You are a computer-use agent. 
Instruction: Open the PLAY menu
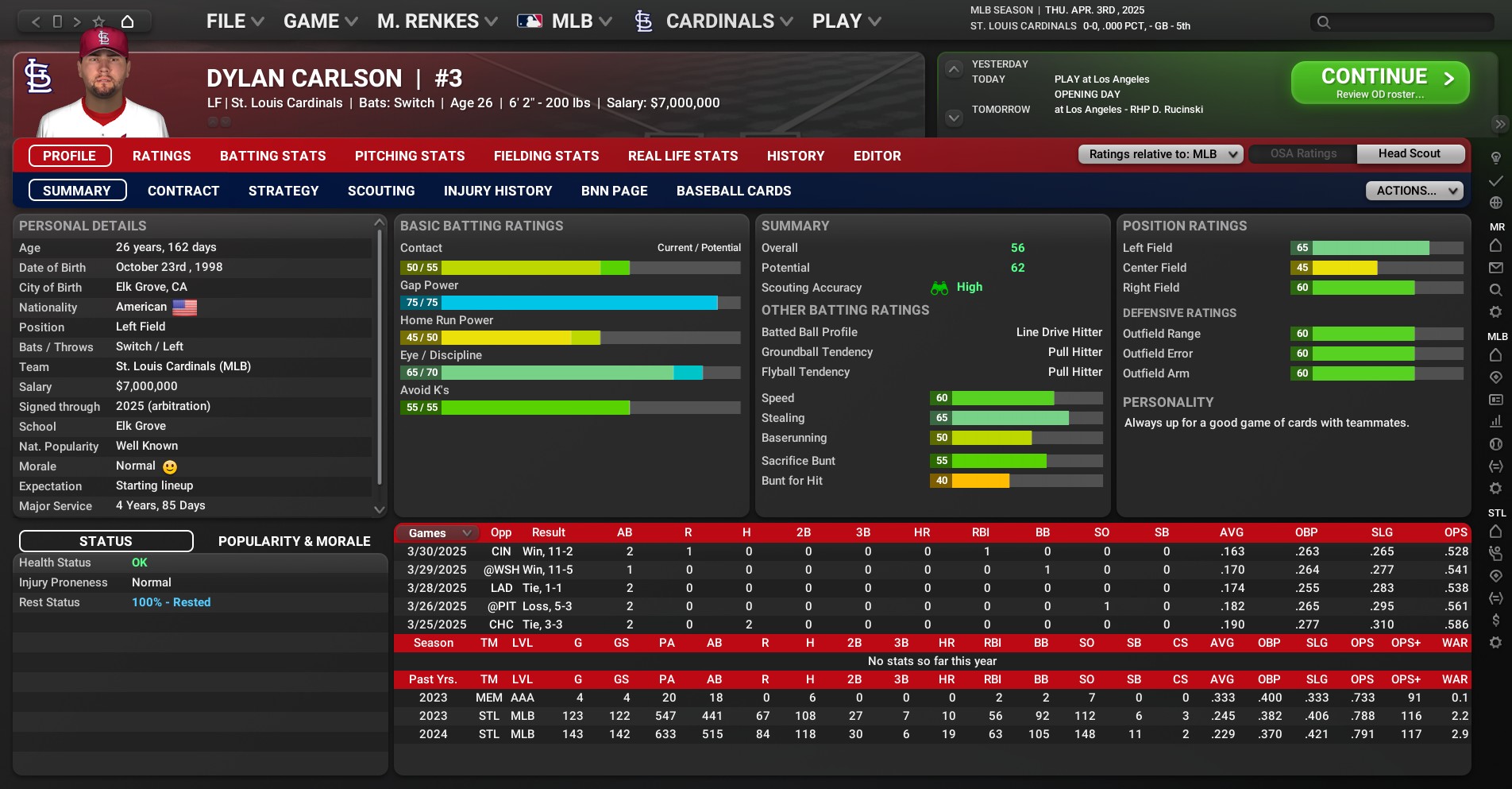coord(846,21)
